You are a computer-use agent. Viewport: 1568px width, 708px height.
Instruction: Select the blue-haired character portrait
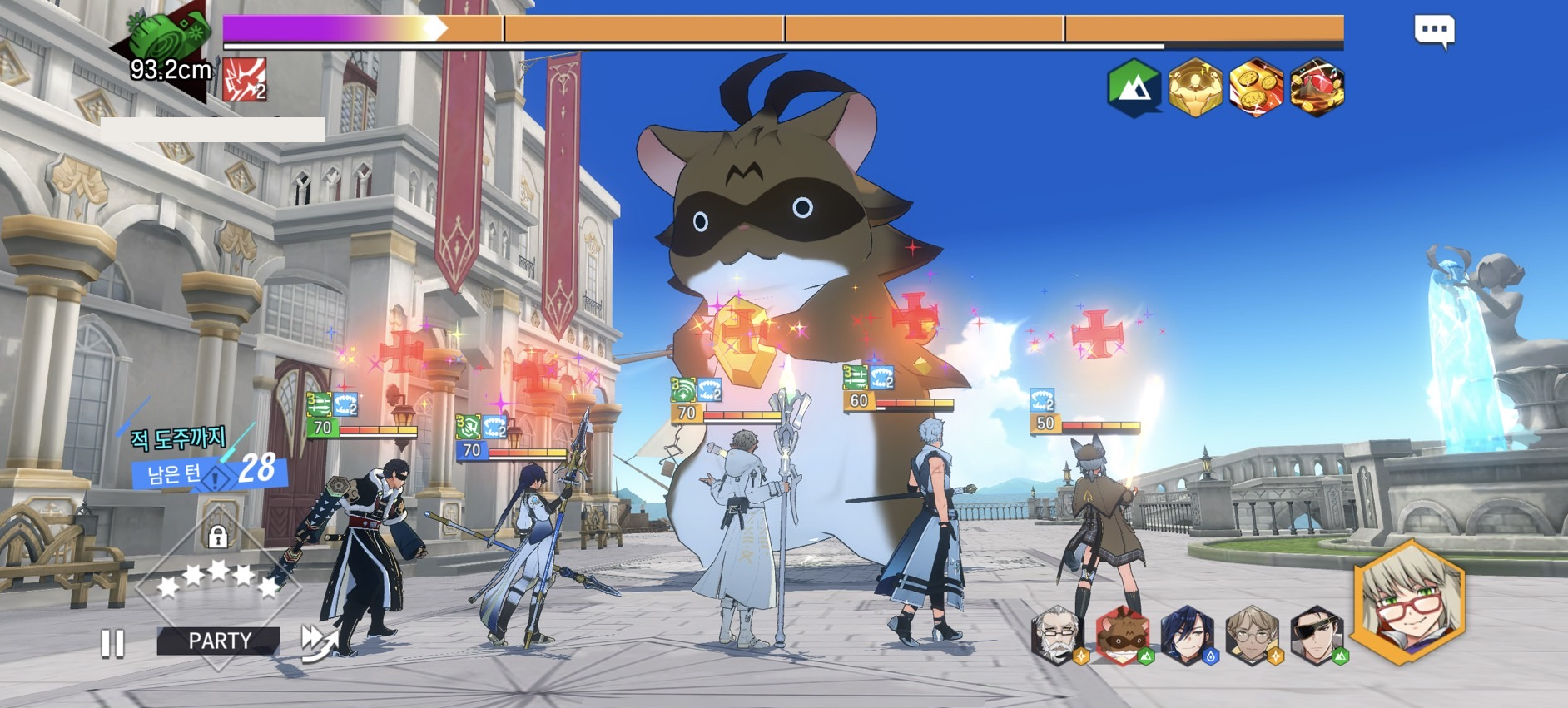[x=1187, y=636]
